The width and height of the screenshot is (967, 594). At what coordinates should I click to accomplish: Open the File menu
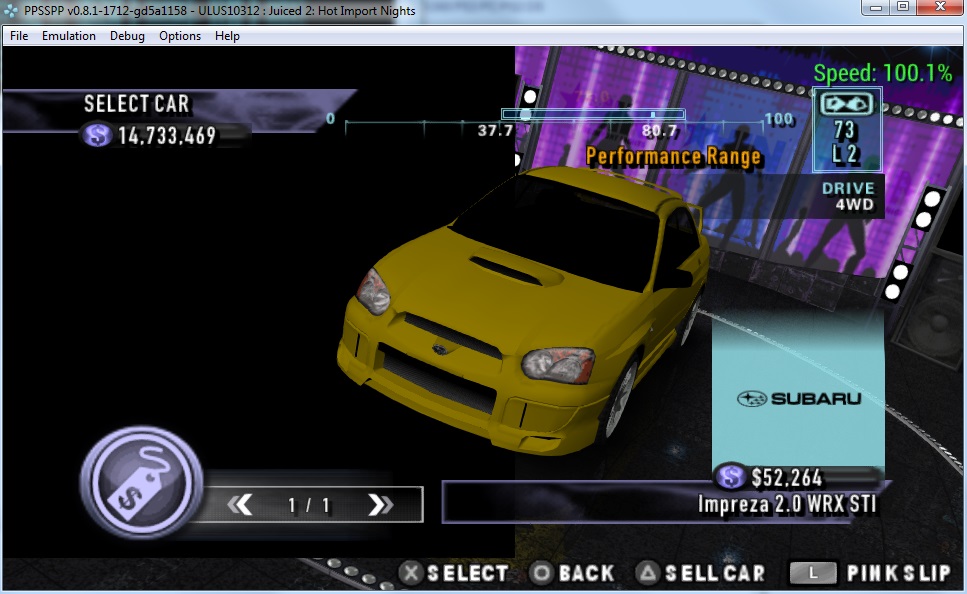[x=19, y=36]
